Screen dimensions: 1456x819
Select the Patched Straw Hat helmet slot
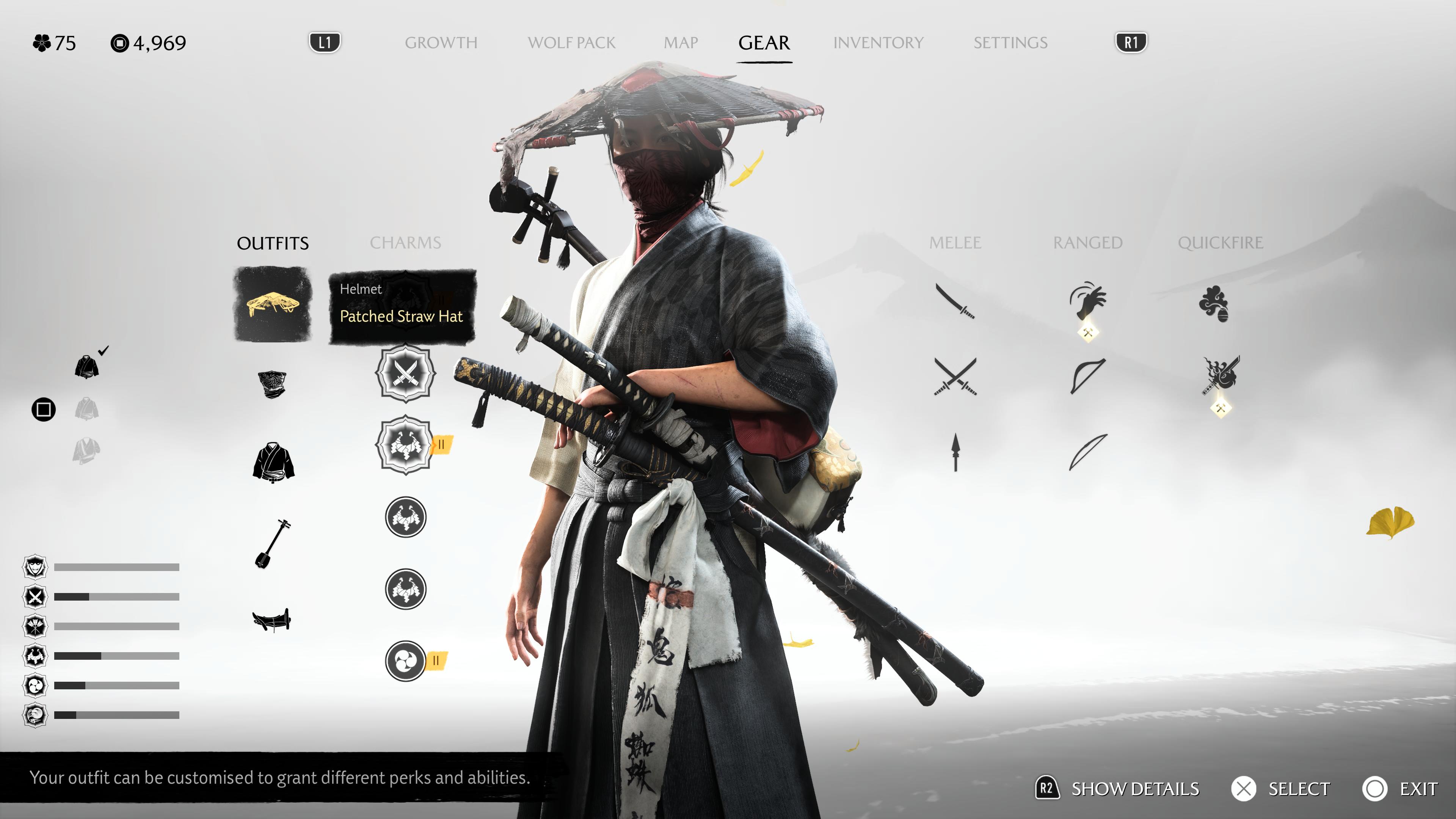tap(273, 304)
